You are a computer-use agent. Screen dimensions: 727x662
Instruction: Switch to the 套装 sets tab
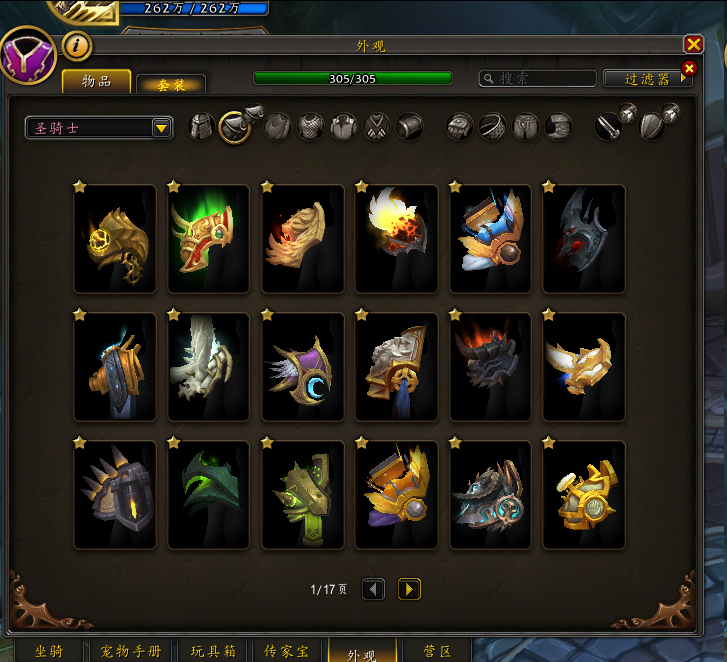click(x=171, y=85)
